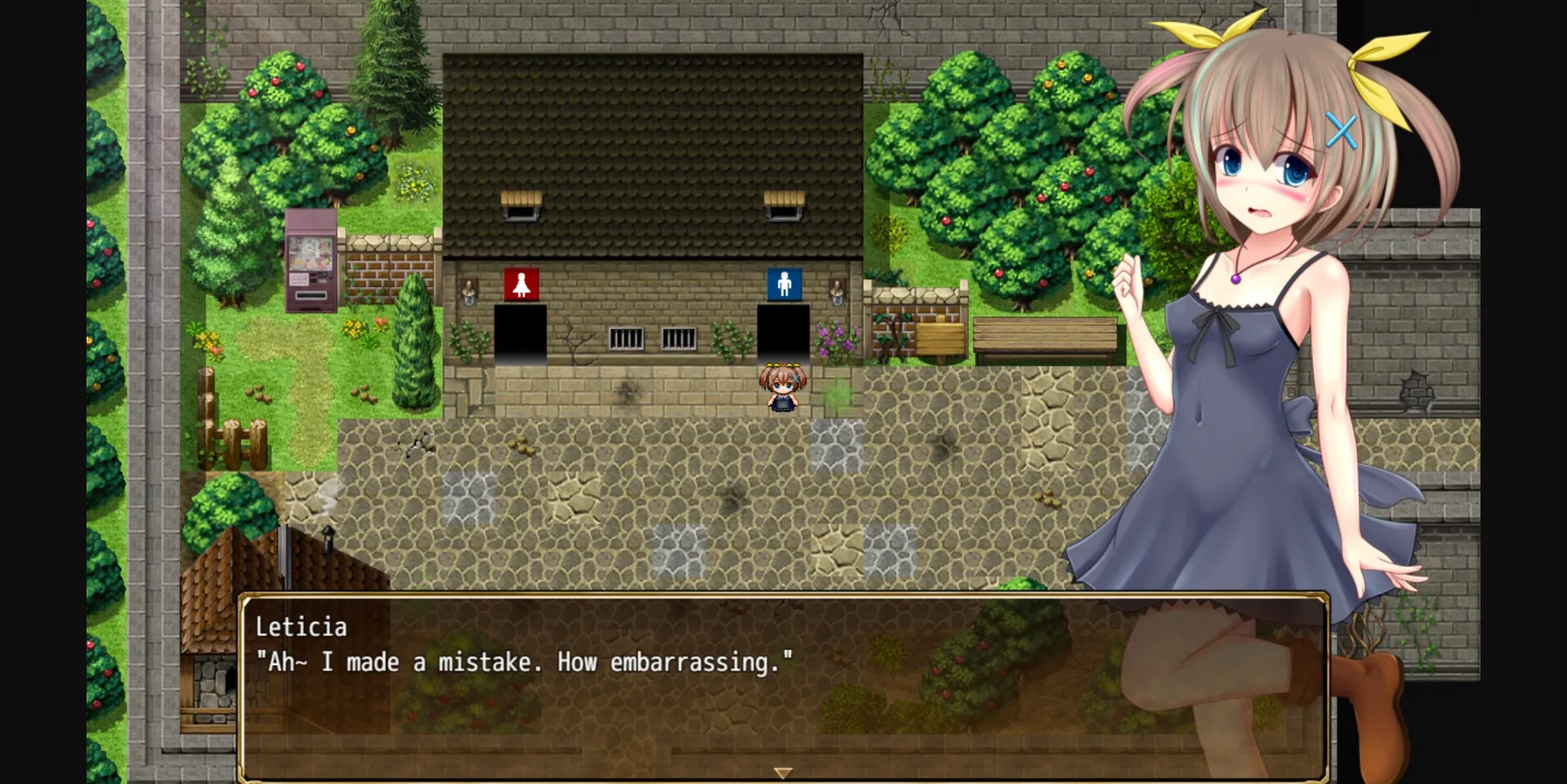Click the Leticia name label in the dialogue box
1567x784 pixels.
(x=301, y=627)
